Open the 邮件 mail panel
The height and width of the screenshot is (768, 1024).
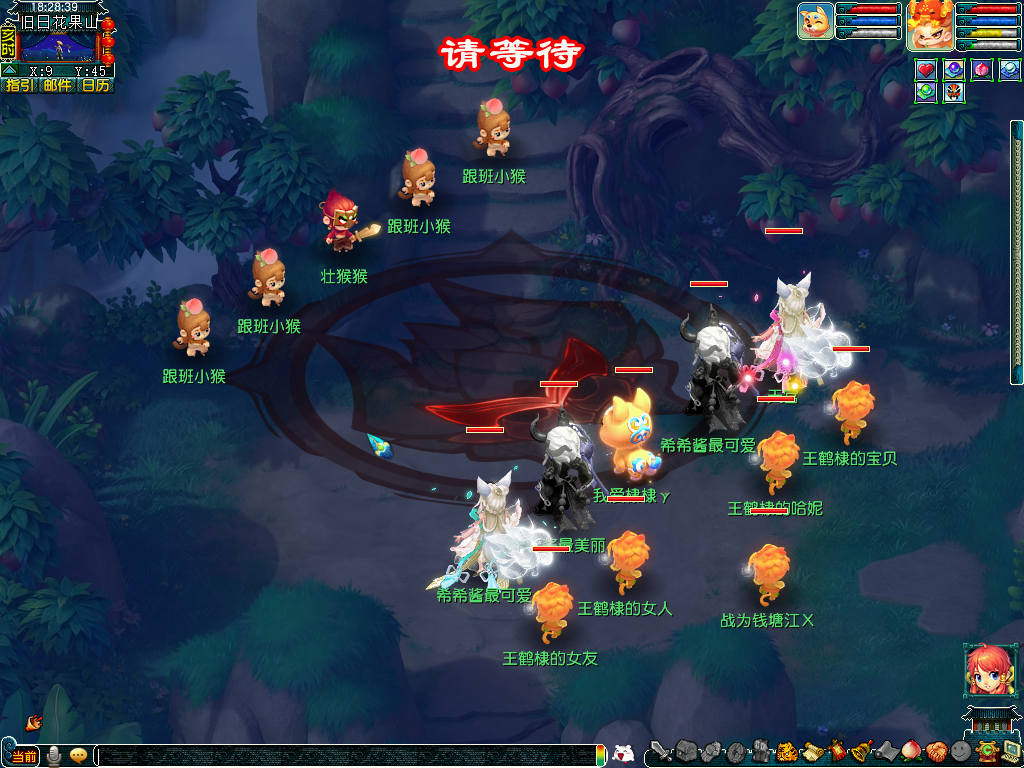(x=57, y=86)
